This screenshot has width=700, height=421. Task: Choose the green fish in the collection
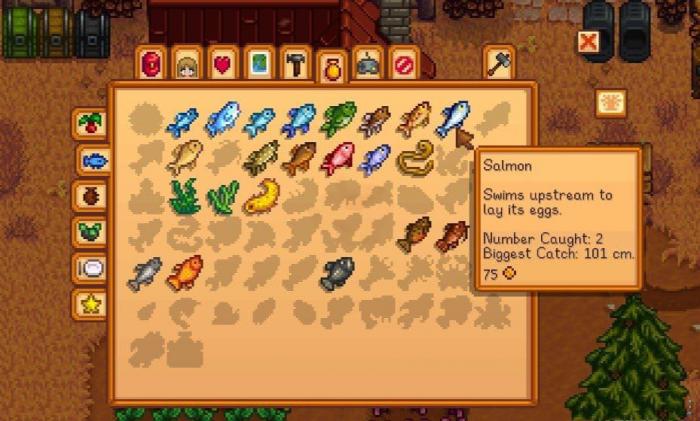(337, 119)
